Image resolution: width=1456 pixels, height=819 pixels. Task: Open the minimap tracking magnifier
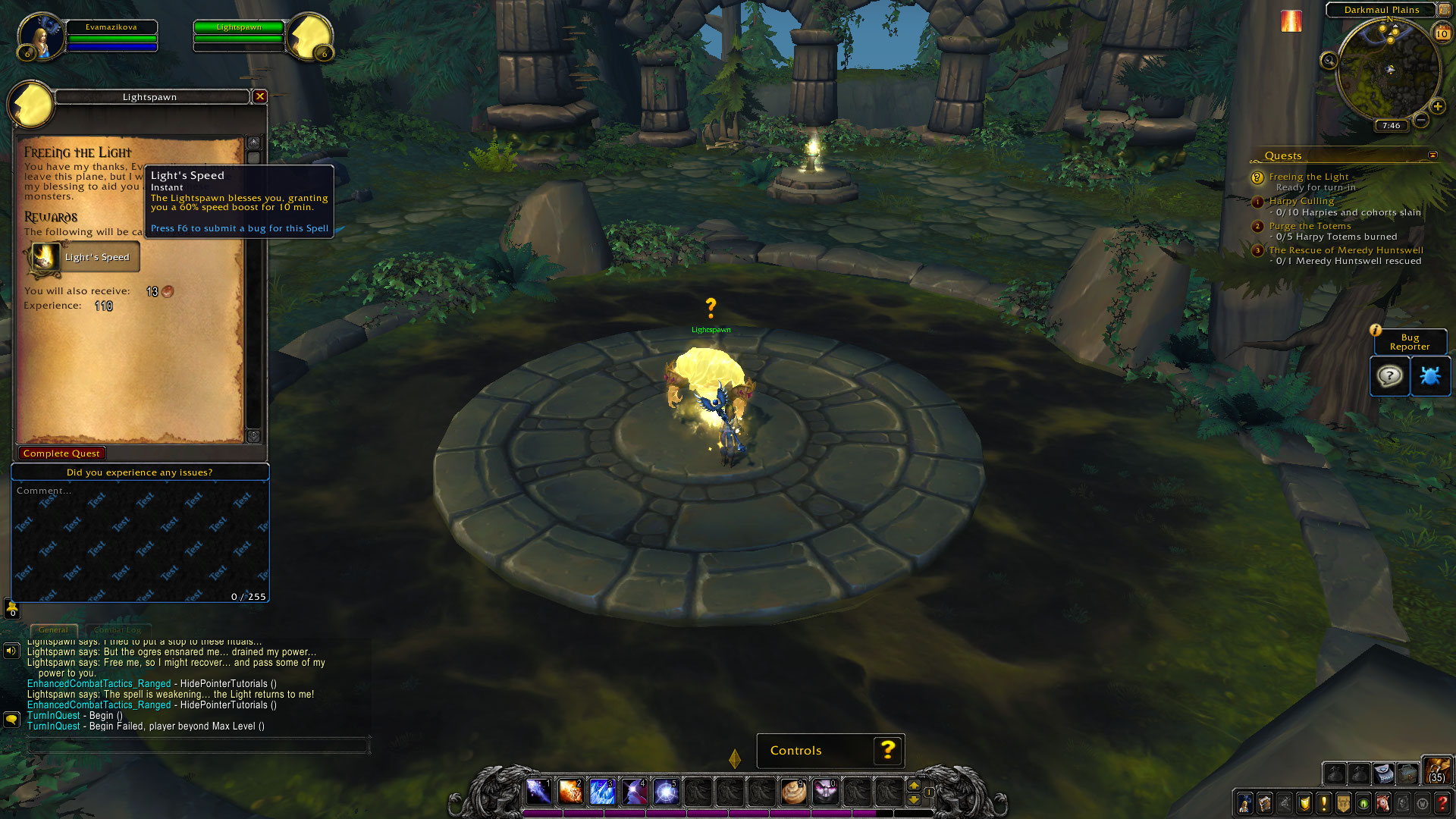(x=1329, y=61)
